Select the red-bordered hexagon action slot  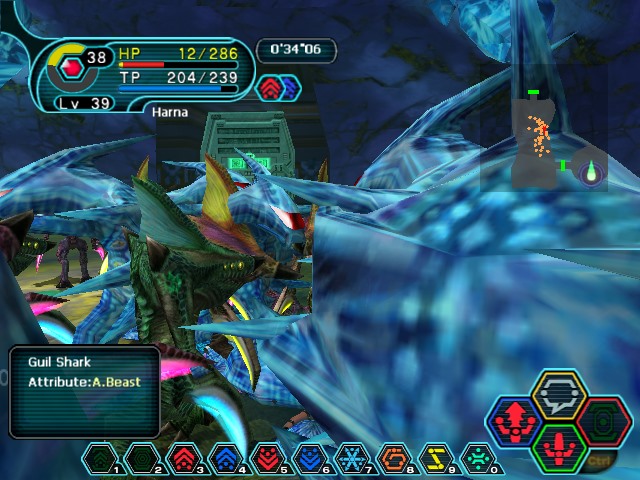coord(603,421)
